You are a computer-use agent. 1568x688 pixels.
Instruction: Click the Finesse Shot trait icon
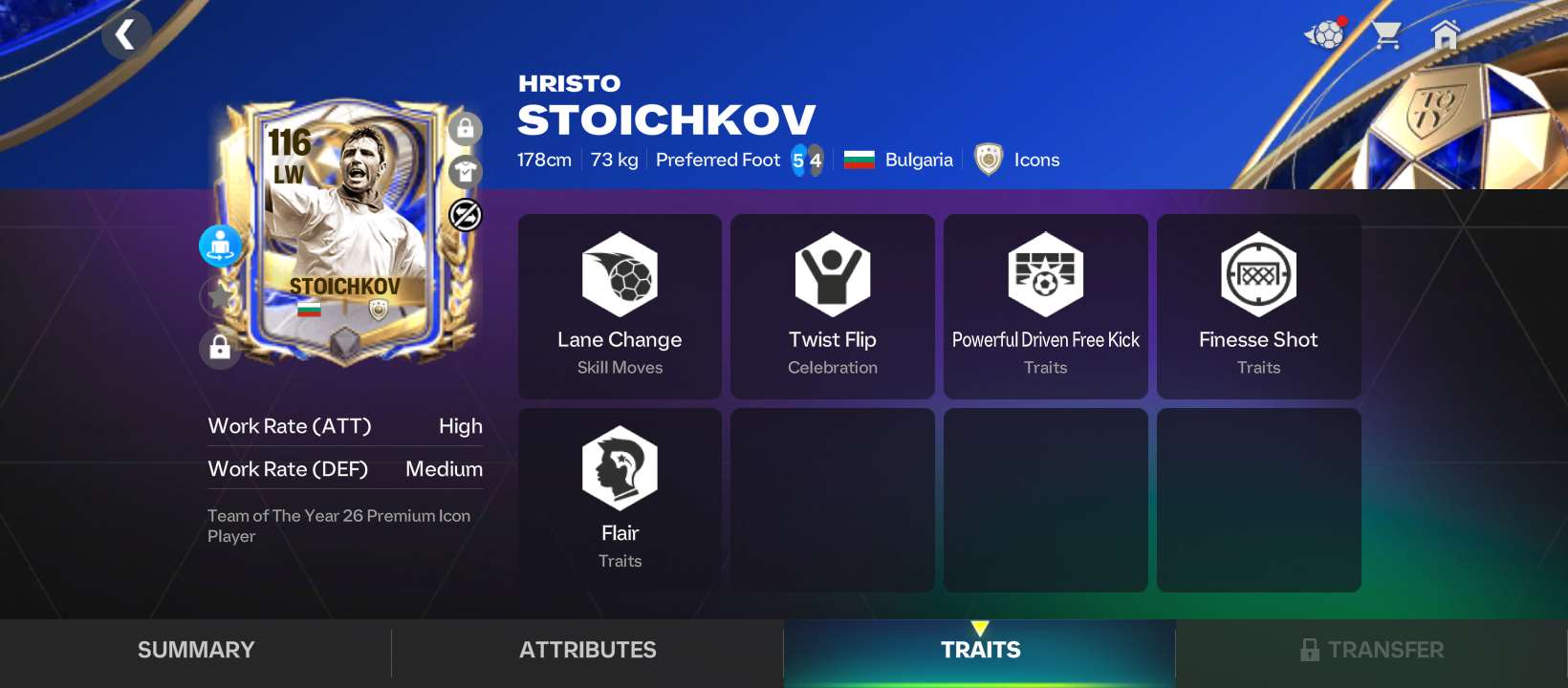(x=1258, y=274)
